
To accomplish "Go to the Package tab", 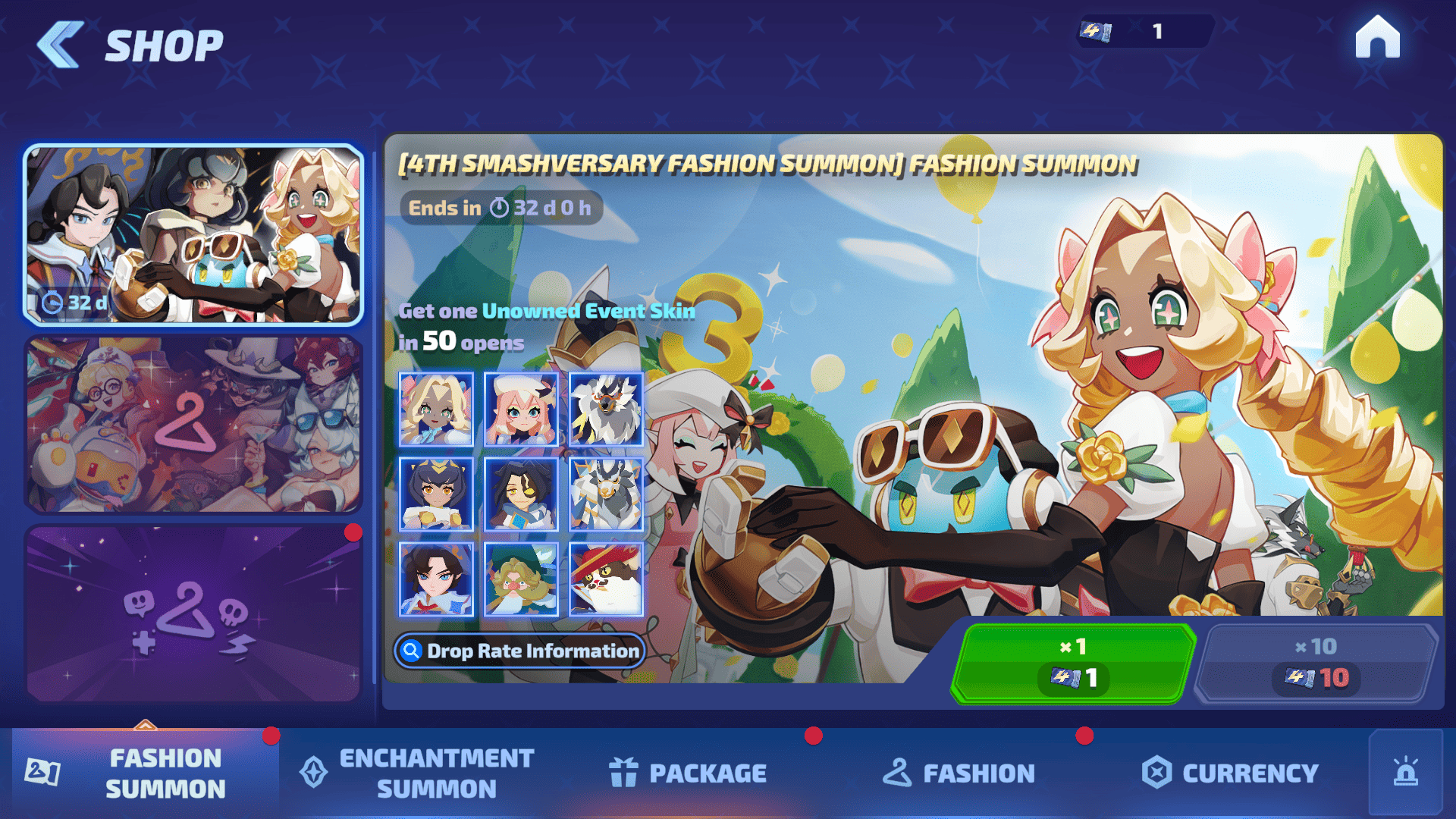I will pyautogui.click(x=688, y=773).
